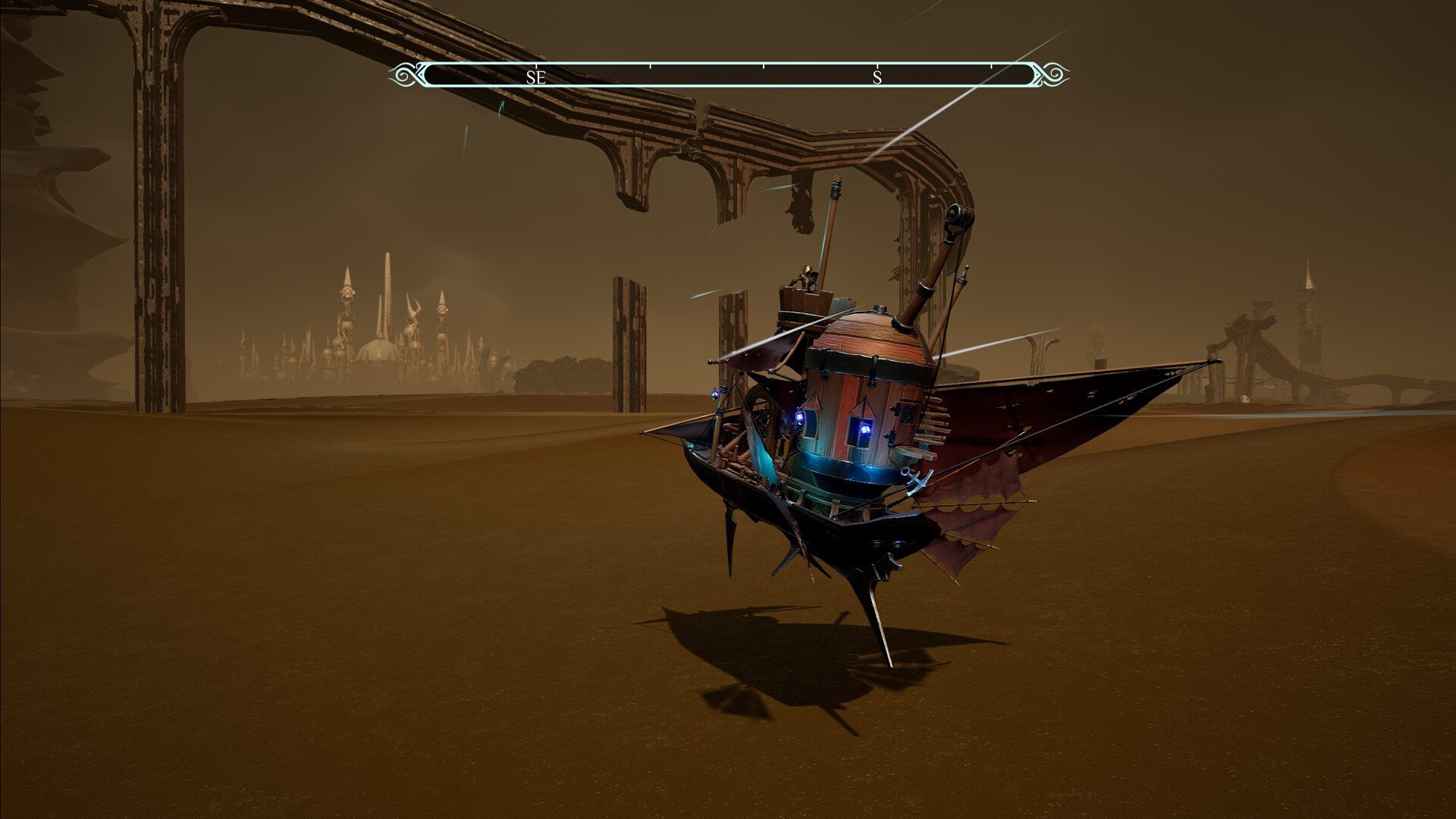Click the glowing purple window on the ship's cabin
This screenshot has height=819, width=1456.
(864, 430)
